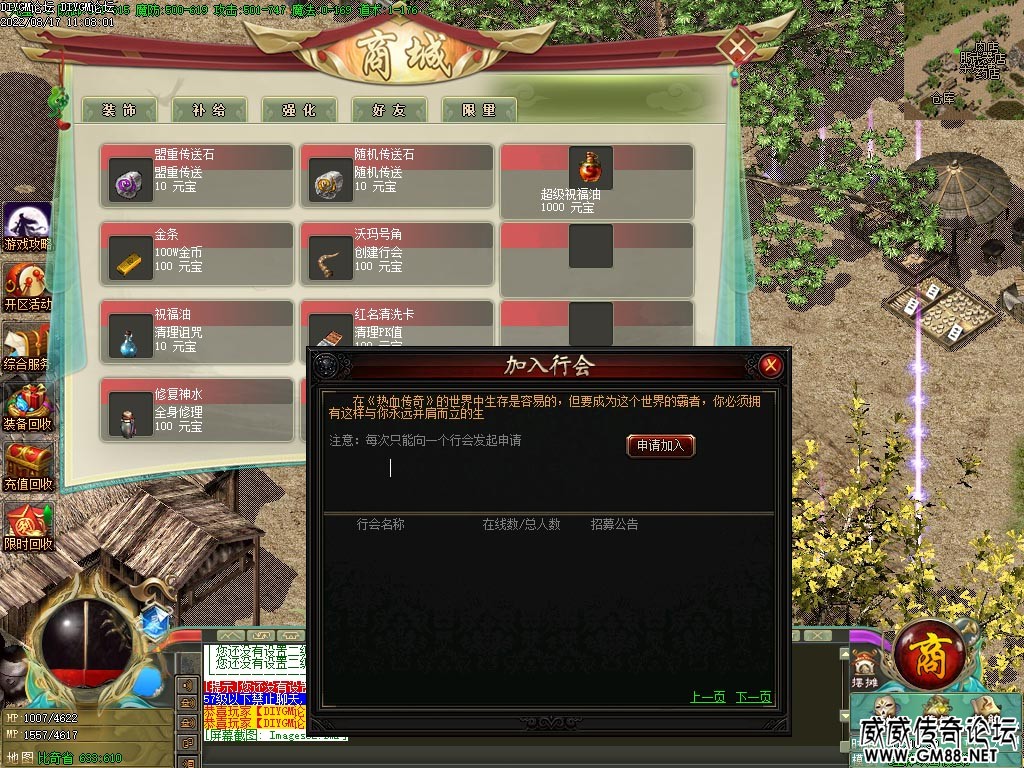Go to 上一页 previous page

tap(707, 697)
